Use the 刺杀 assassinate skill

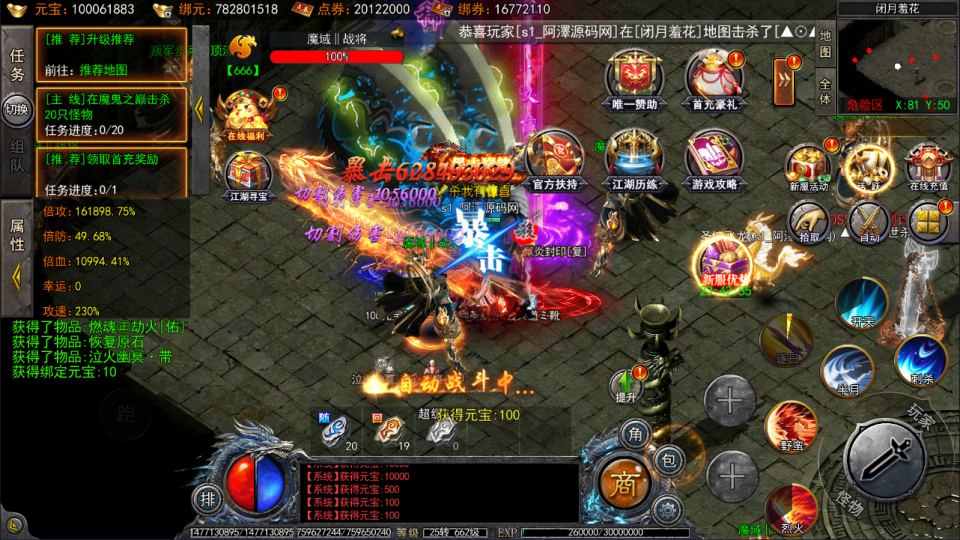[919, 359]
